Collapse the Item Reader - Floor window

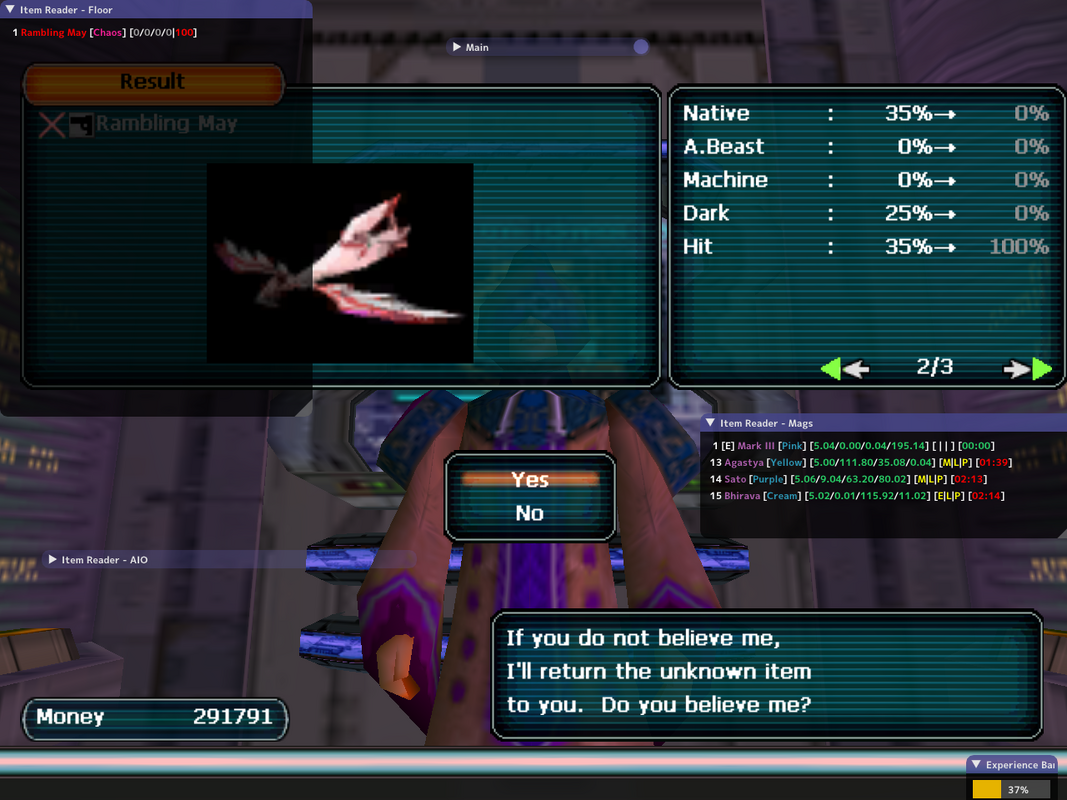click(x=10, y=9)
